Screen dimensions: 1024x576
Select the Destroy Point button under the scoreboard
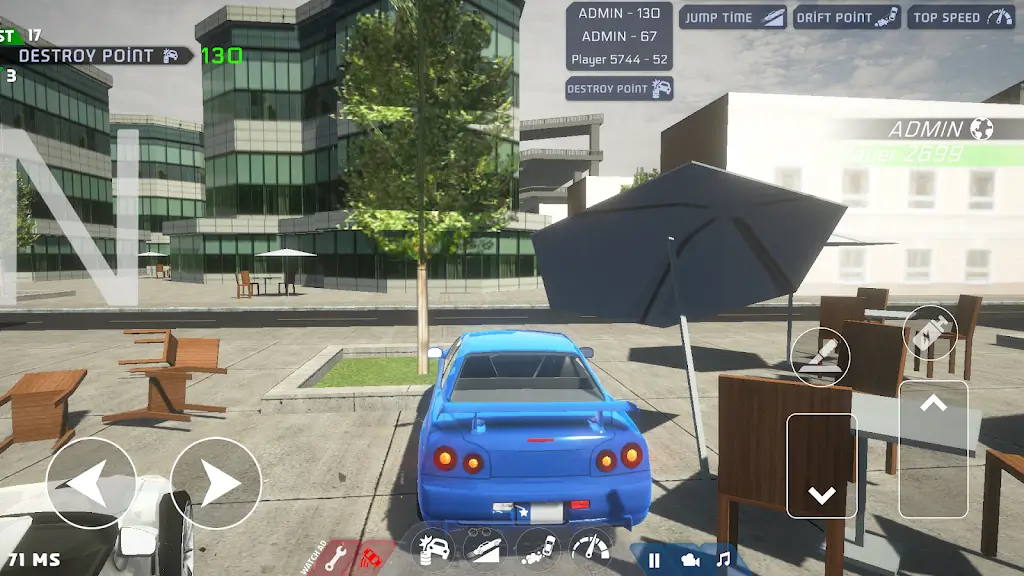pos(619,89)
